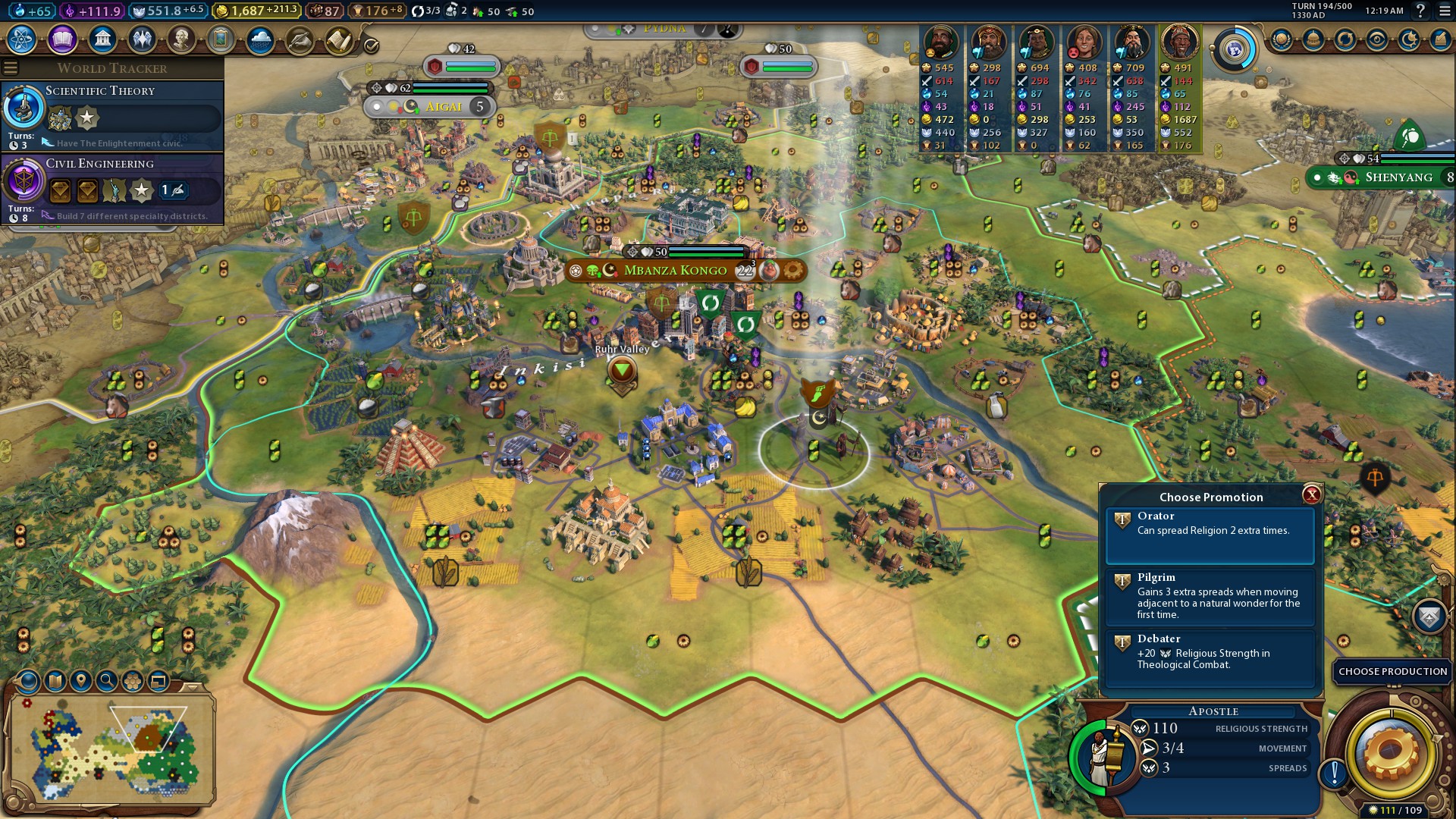Close the Choose Promotion panel
This screenshot has height=819, width=1456.
[1311, 495]
